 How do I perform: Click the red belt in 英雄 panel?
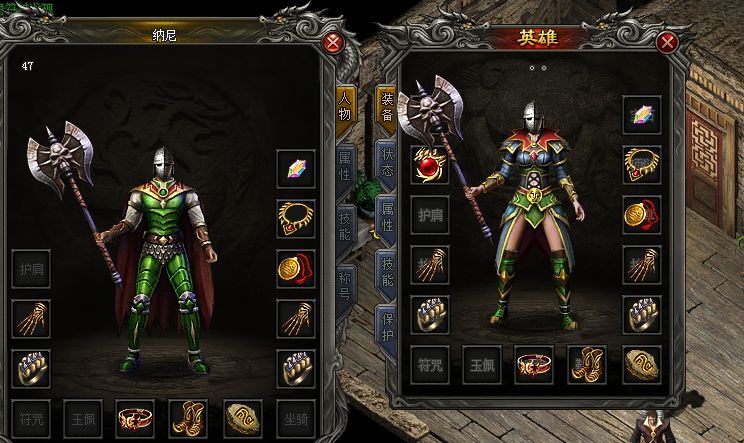pos(534,365)
